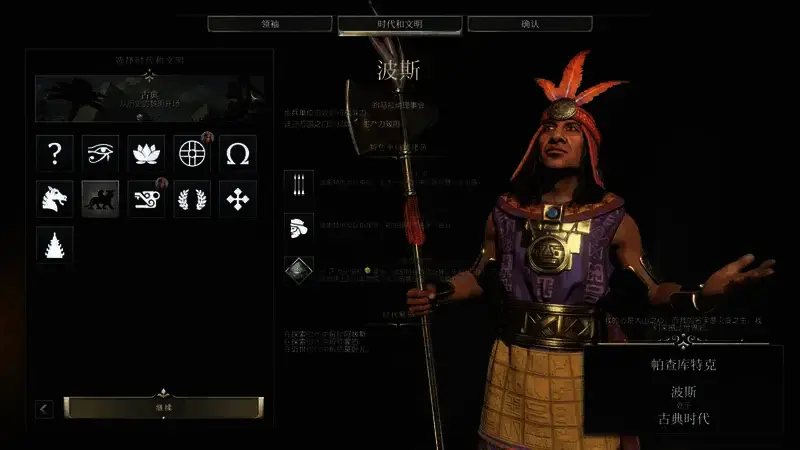Pick the winged lion Persia tile
The width and height of the screenshot is (800, 450).
click(x=101, y=199)
